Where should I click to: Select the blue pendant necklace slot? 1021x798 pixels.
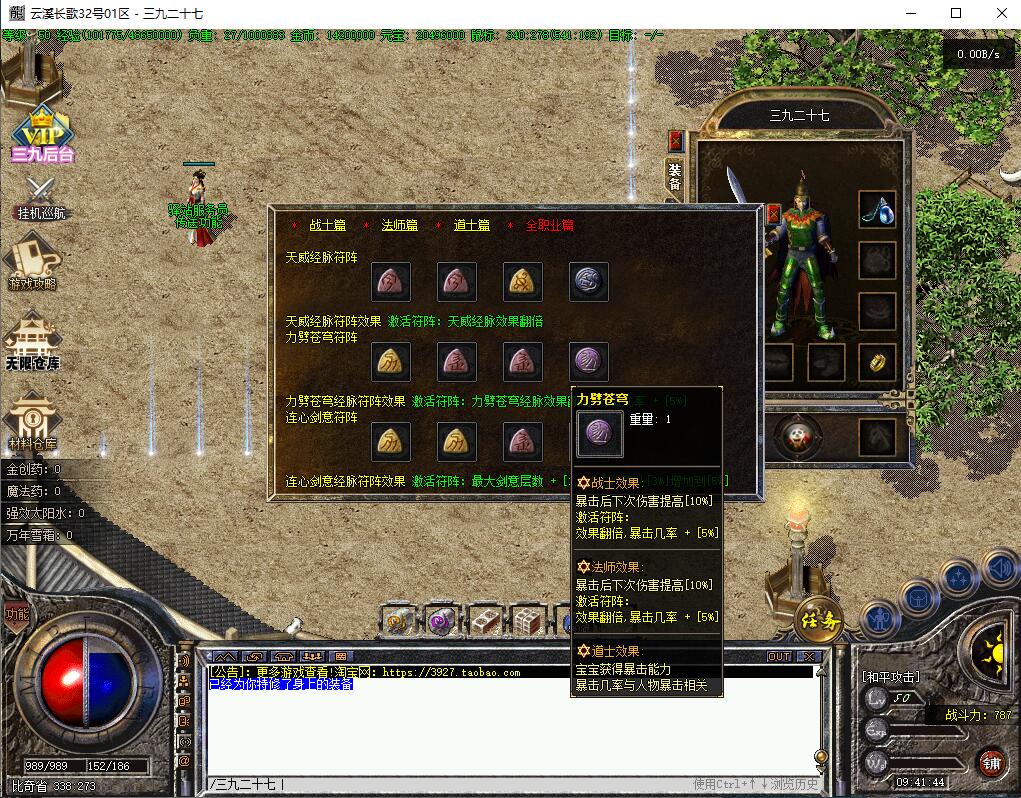[877, 210]
